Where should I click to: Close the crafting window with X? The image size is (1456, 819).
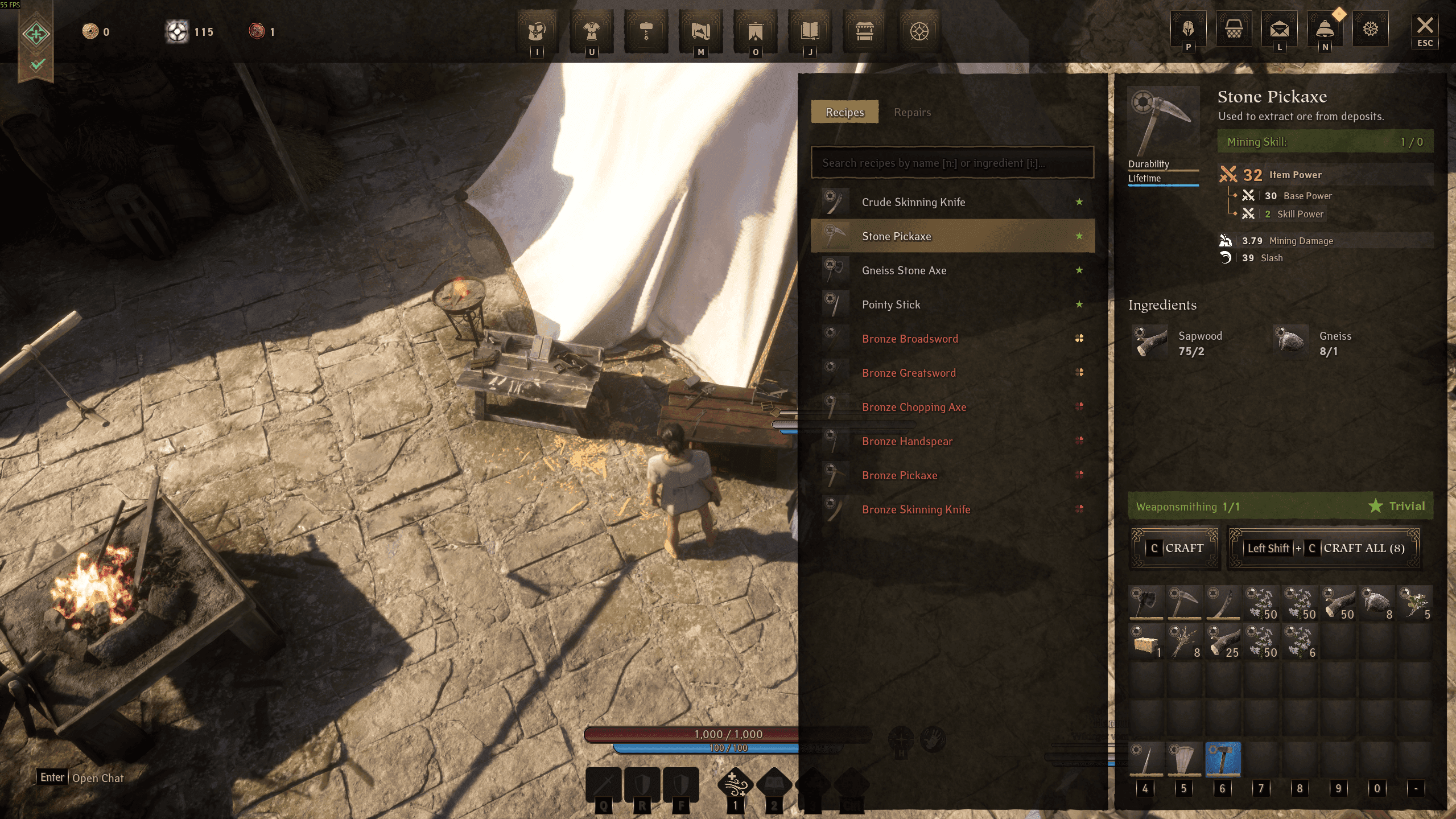coord(1425,26)
